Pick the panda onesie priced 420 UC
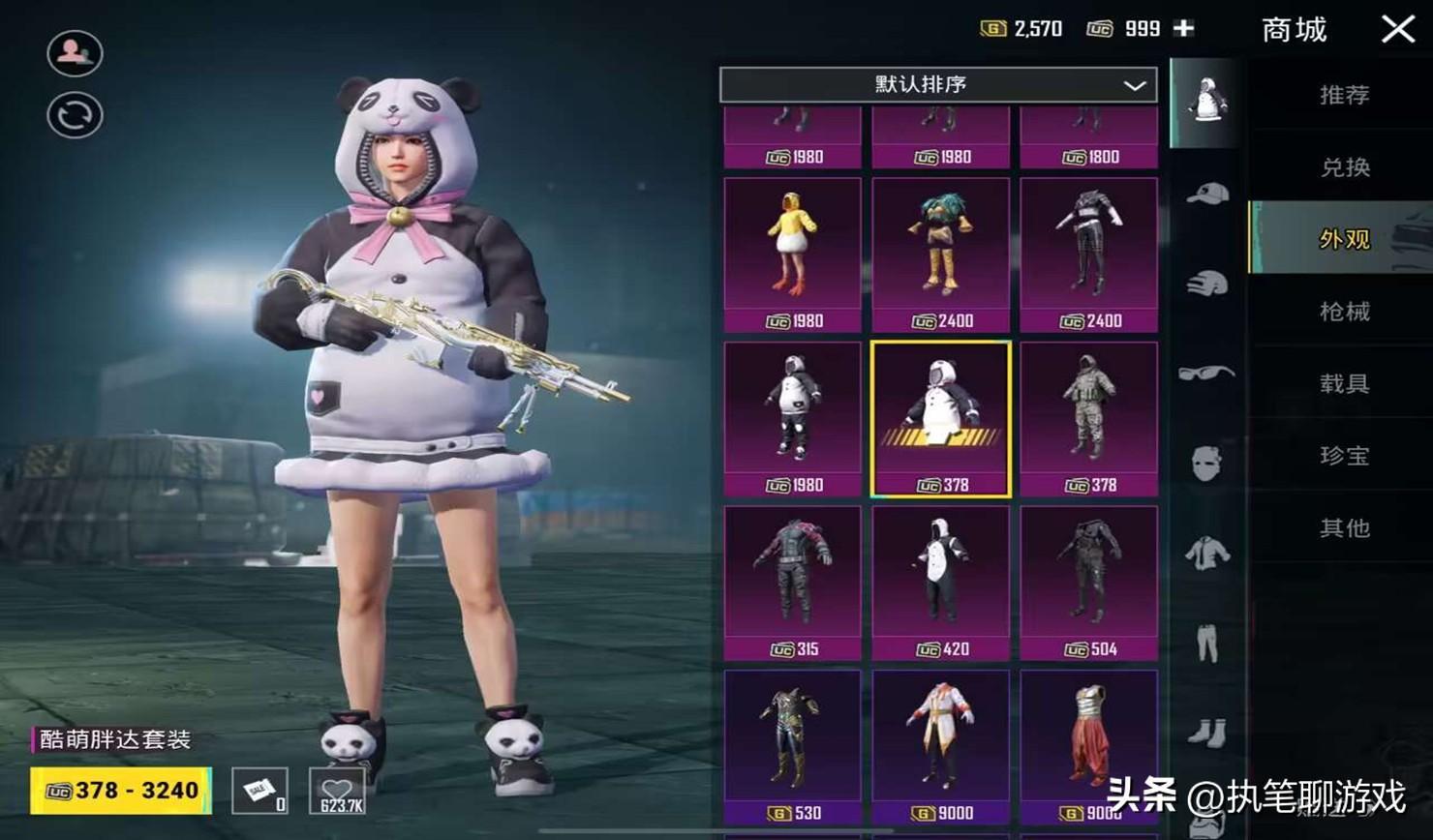Viewport: 1433px width, 840px height. 940,583
